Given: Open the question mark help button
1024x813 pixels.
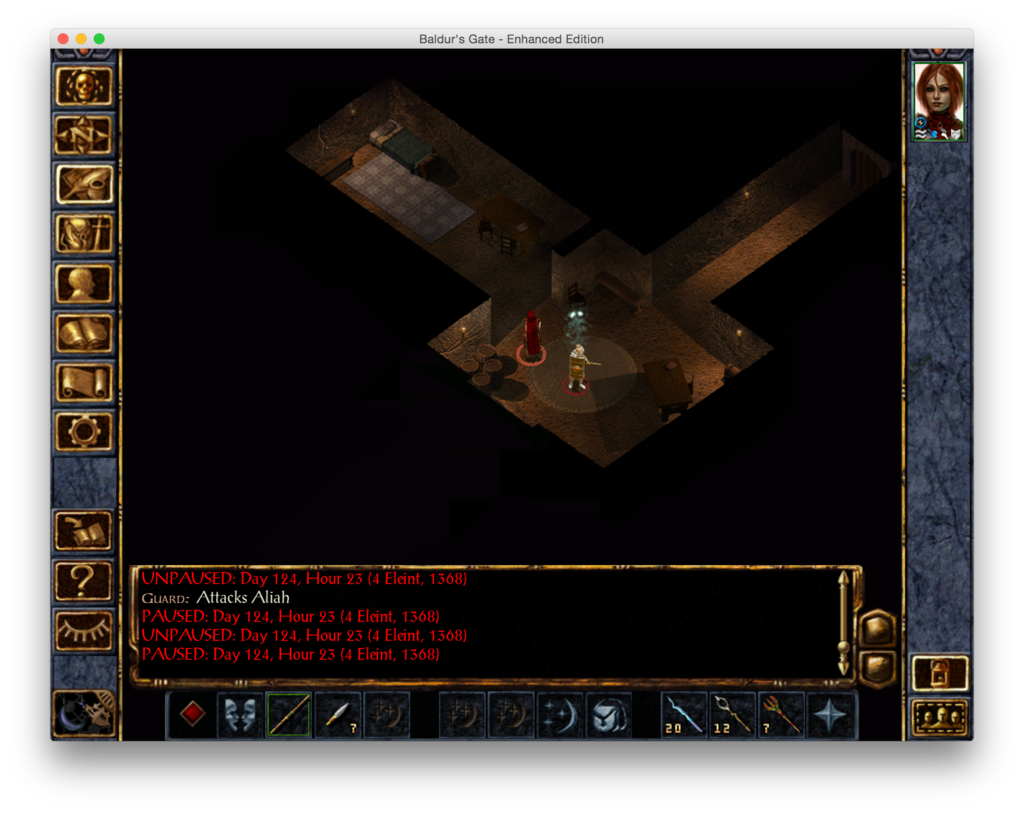Looking at the screenshot, I should [x=84, y=579].
